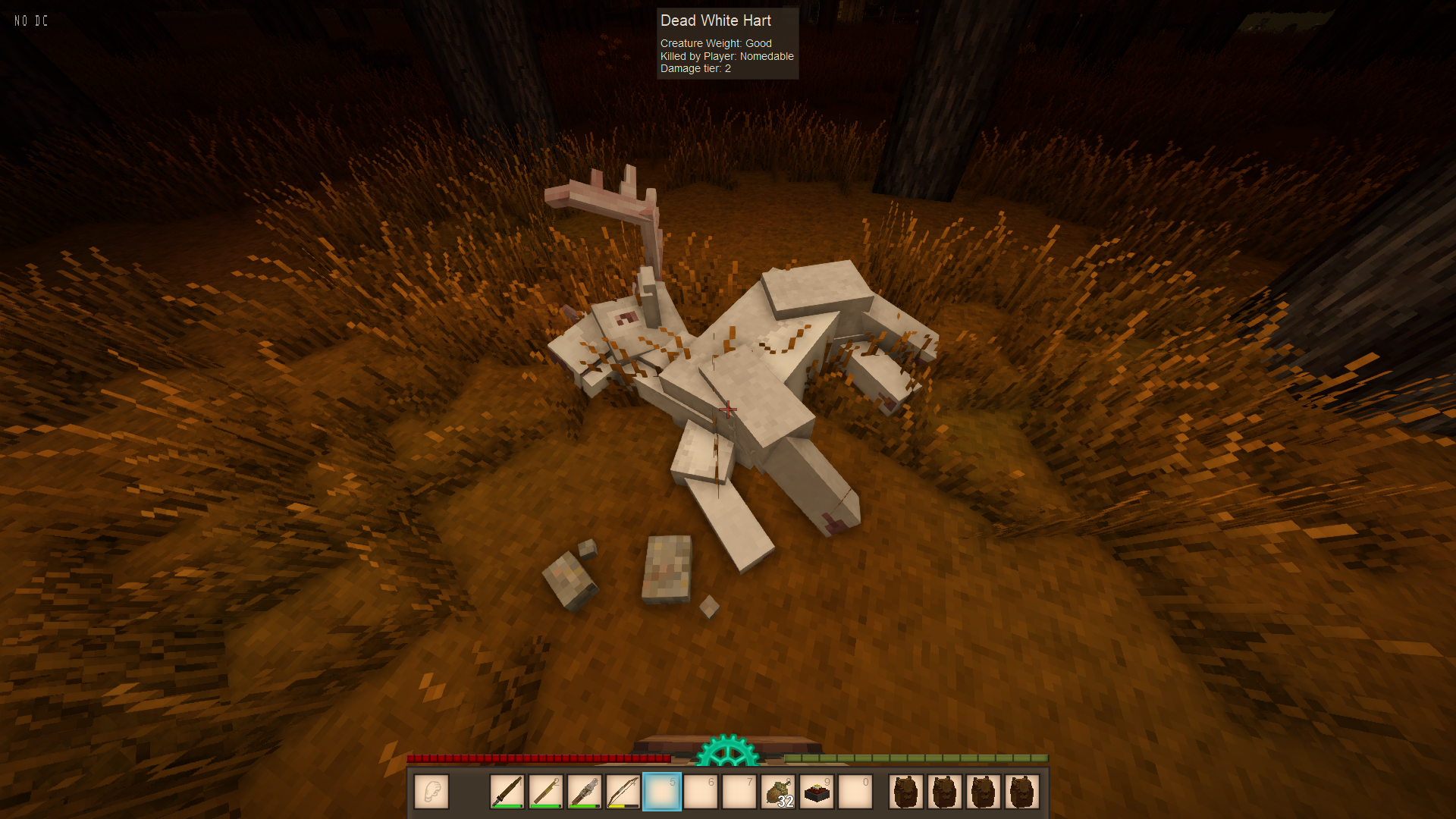
Task: Click the off-hand slot with hand icon
Action: 431,792
